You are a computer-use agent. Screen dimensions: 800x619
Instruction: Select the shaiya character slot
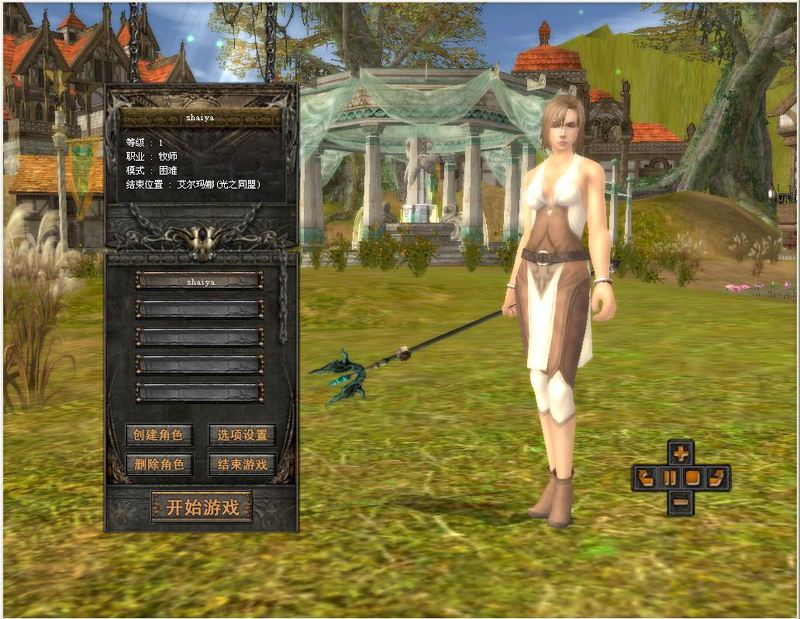point(199,281)
